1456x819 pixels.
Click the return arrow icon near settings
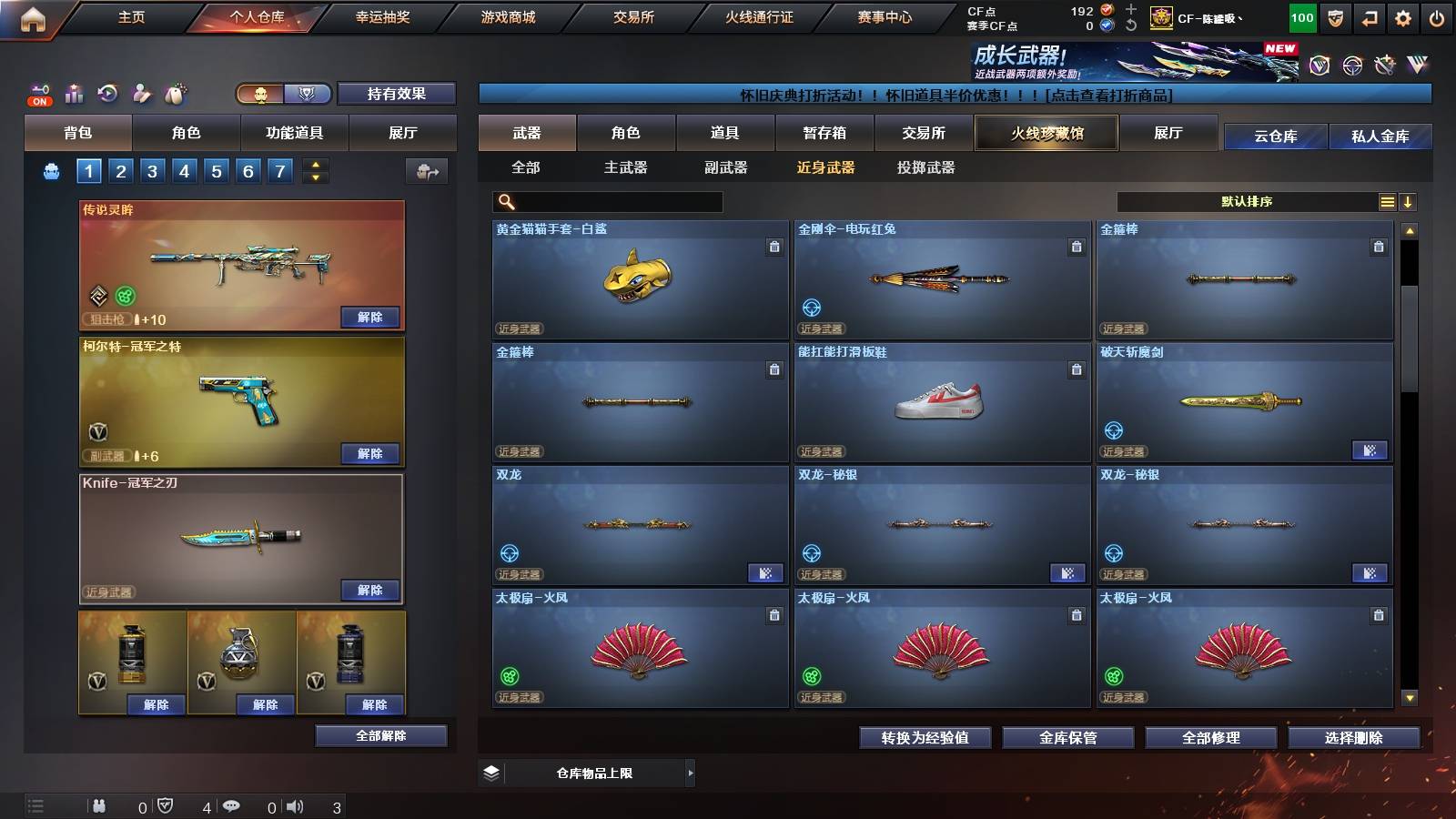coord(1368,16)
